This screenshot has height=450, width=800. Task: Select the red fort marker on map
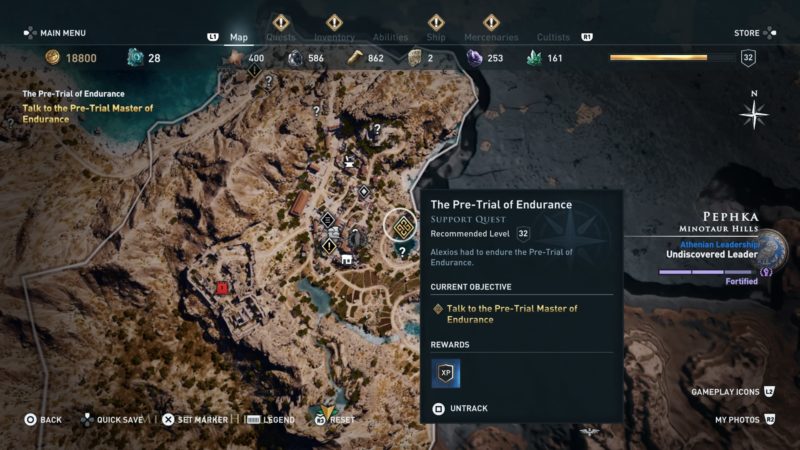pos(221,288)
